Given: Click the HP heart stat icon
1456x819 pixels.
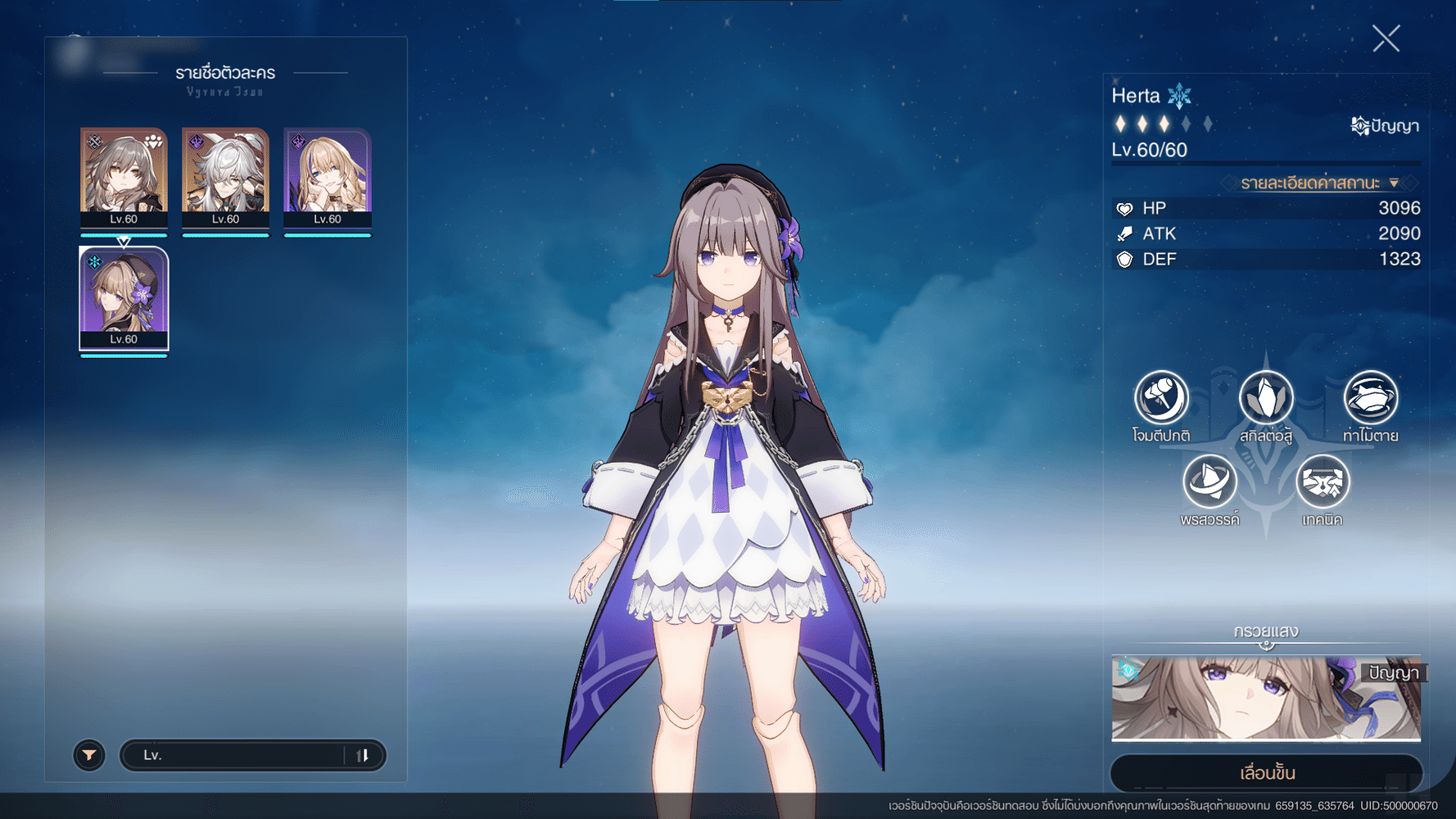Looking at the screenshot, I should point(1124,208).
